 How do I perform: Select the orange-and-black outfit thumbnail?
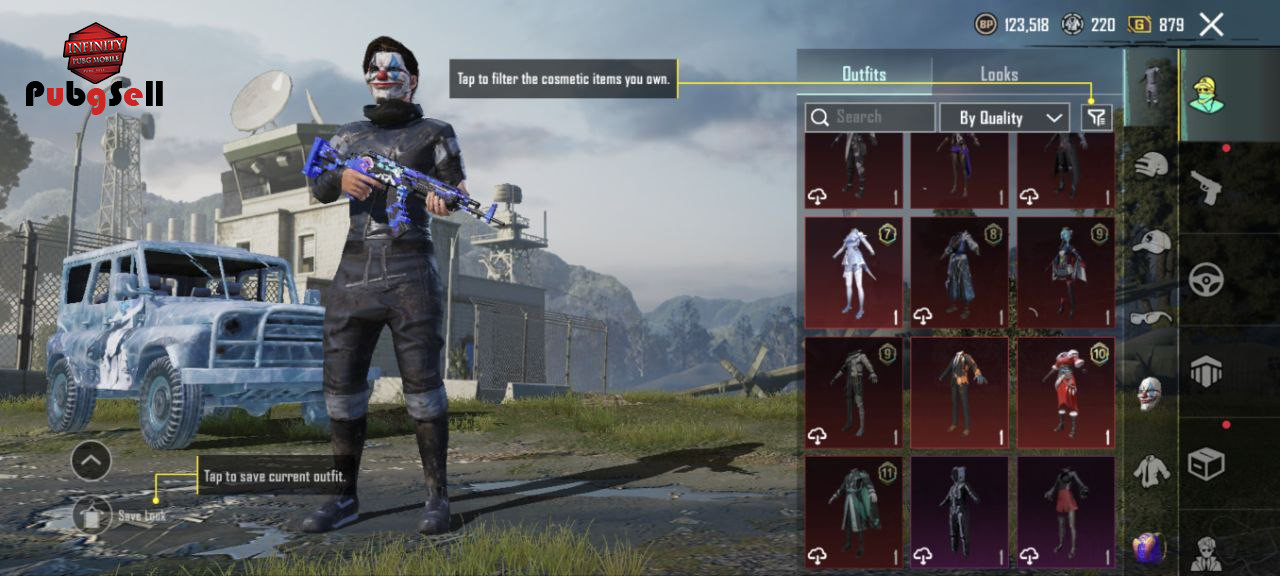(x=959, y=392)
